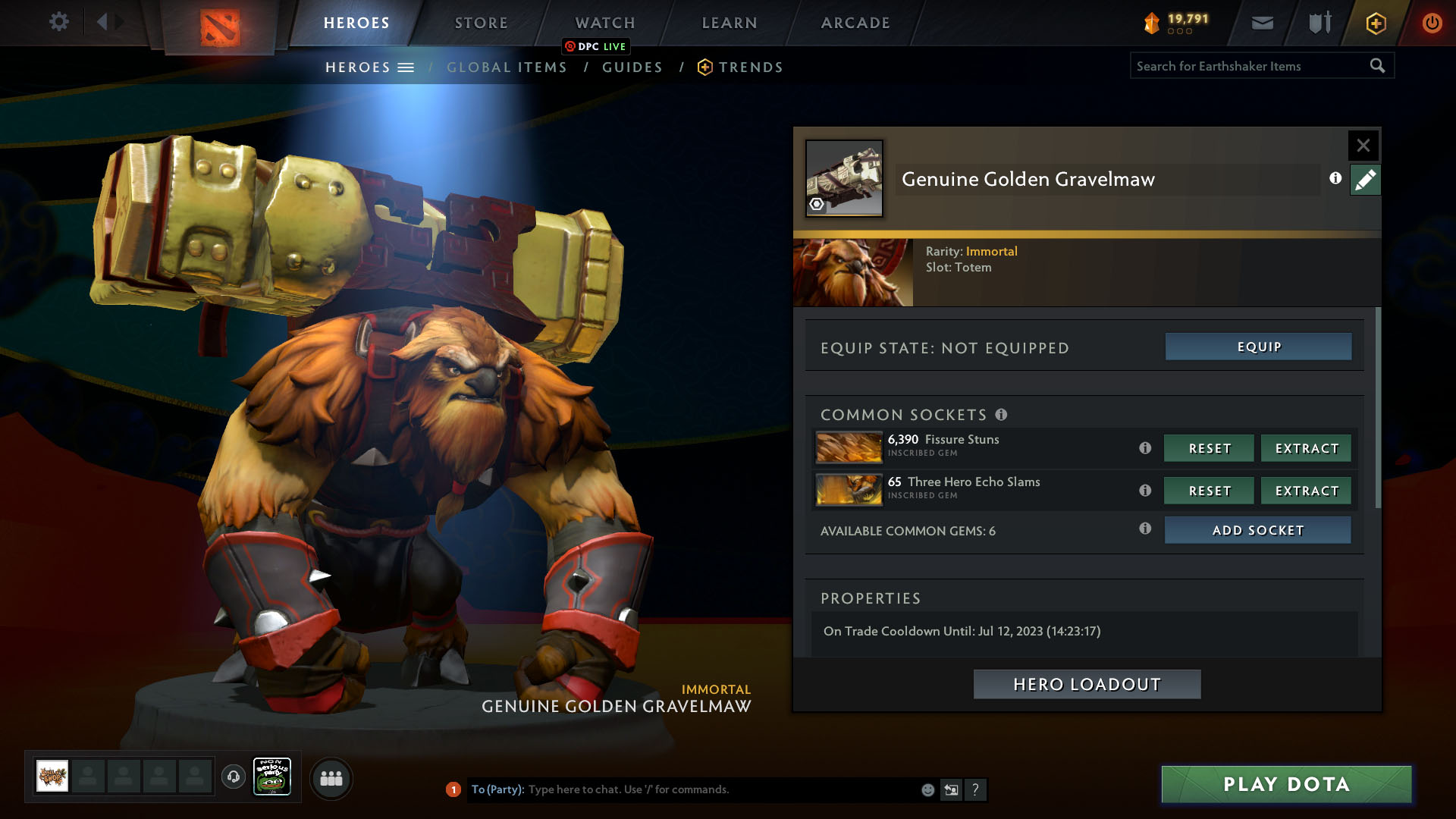1456x819 pixels.
Task: Add a new common socket
Action: click(x=1257, y=530)
